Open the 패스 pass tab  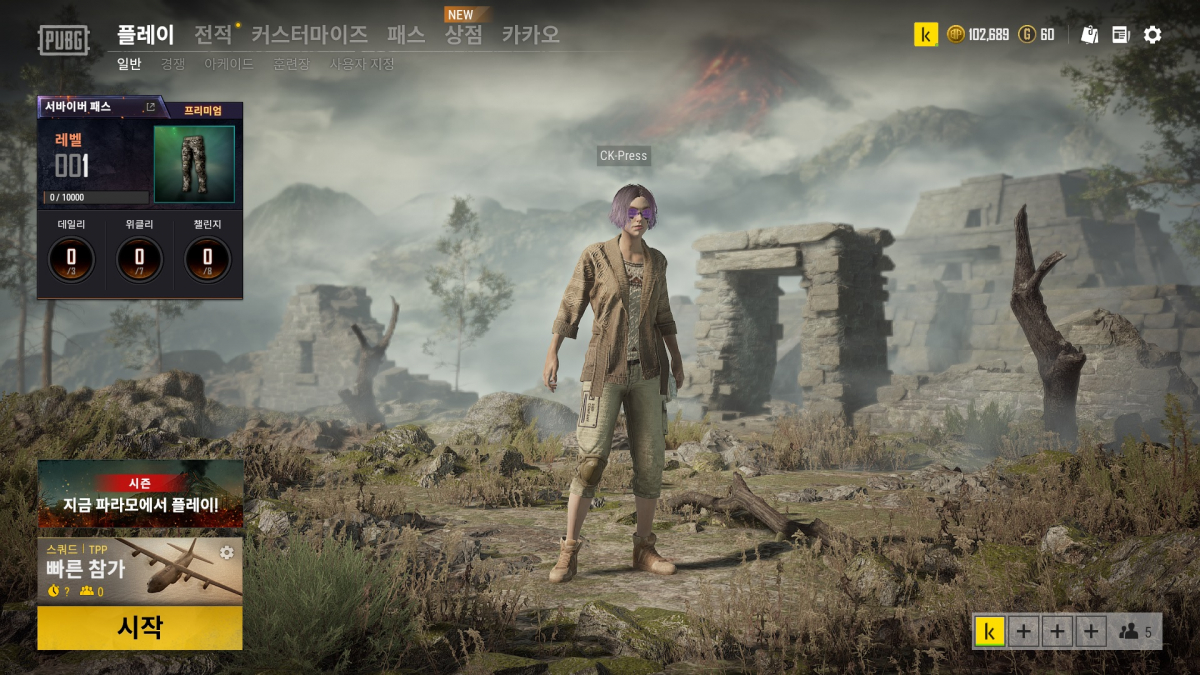pos(406,35)
